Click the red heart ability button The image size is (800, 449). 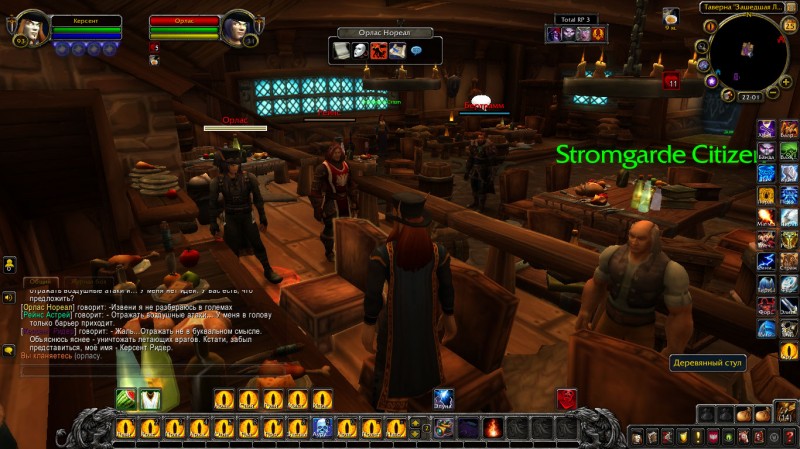click(566, 399)
